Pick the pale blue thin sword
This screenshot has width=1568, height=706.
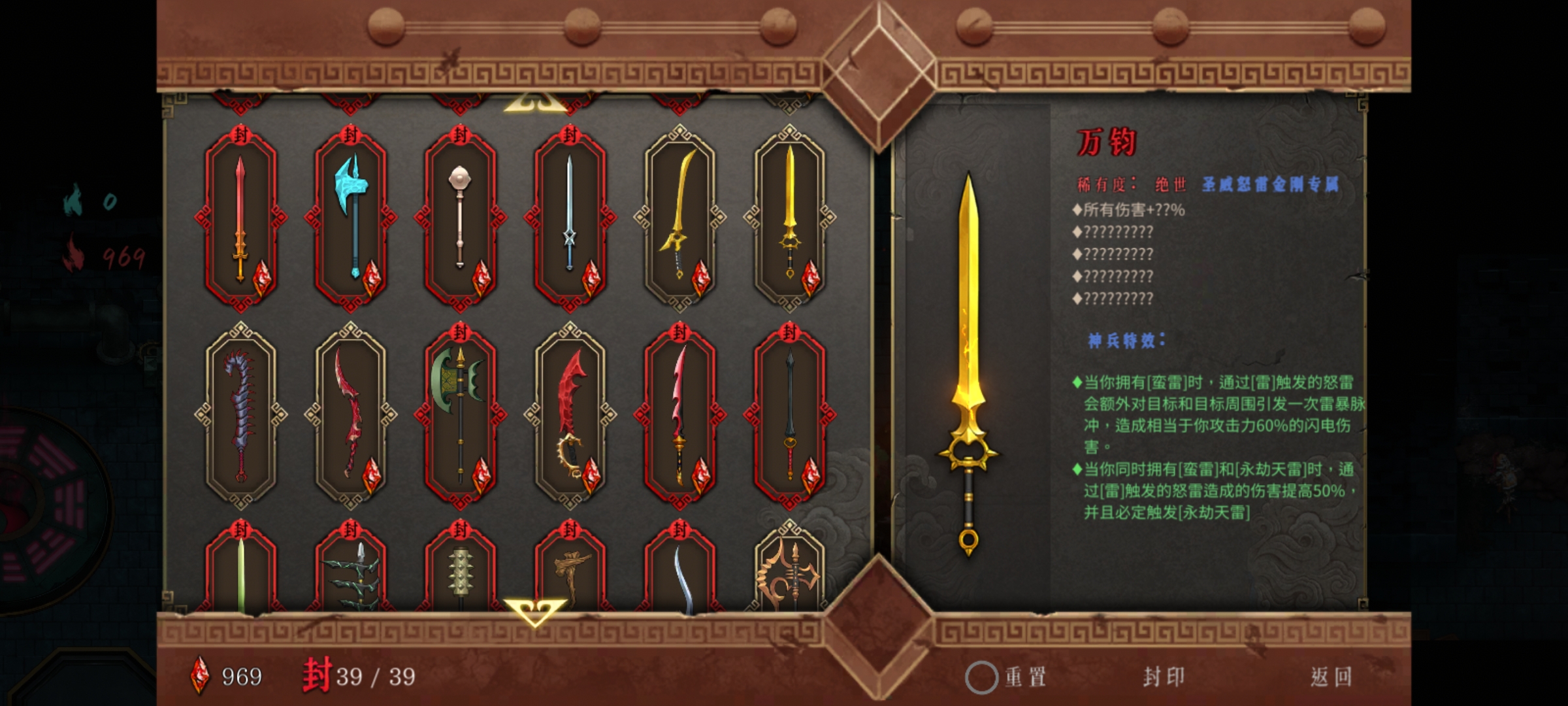click(570, 218)
